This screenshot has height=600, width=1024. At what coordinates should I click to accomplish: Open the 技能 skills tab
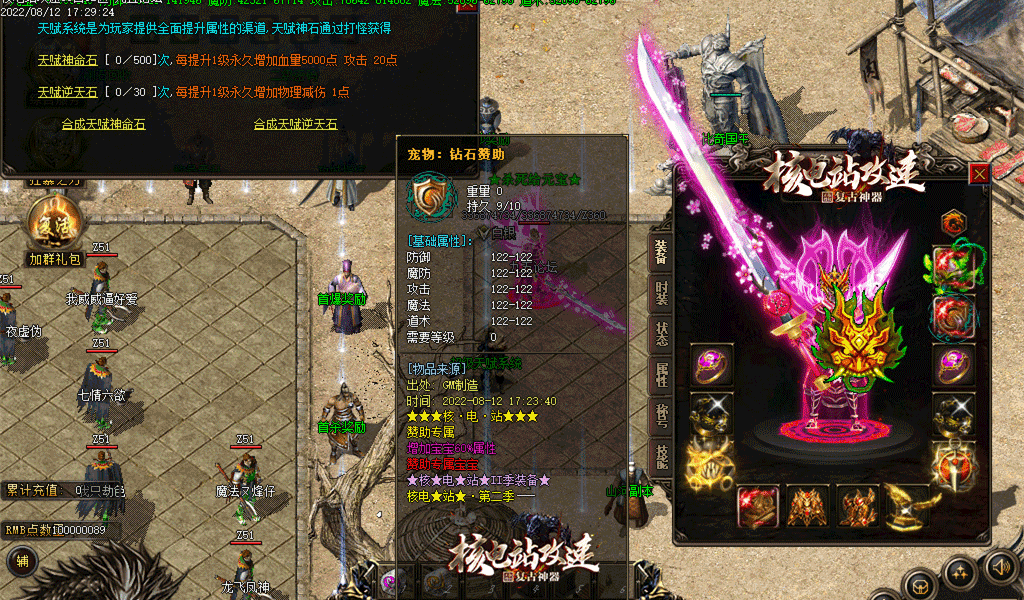click(x=661, y=456)
